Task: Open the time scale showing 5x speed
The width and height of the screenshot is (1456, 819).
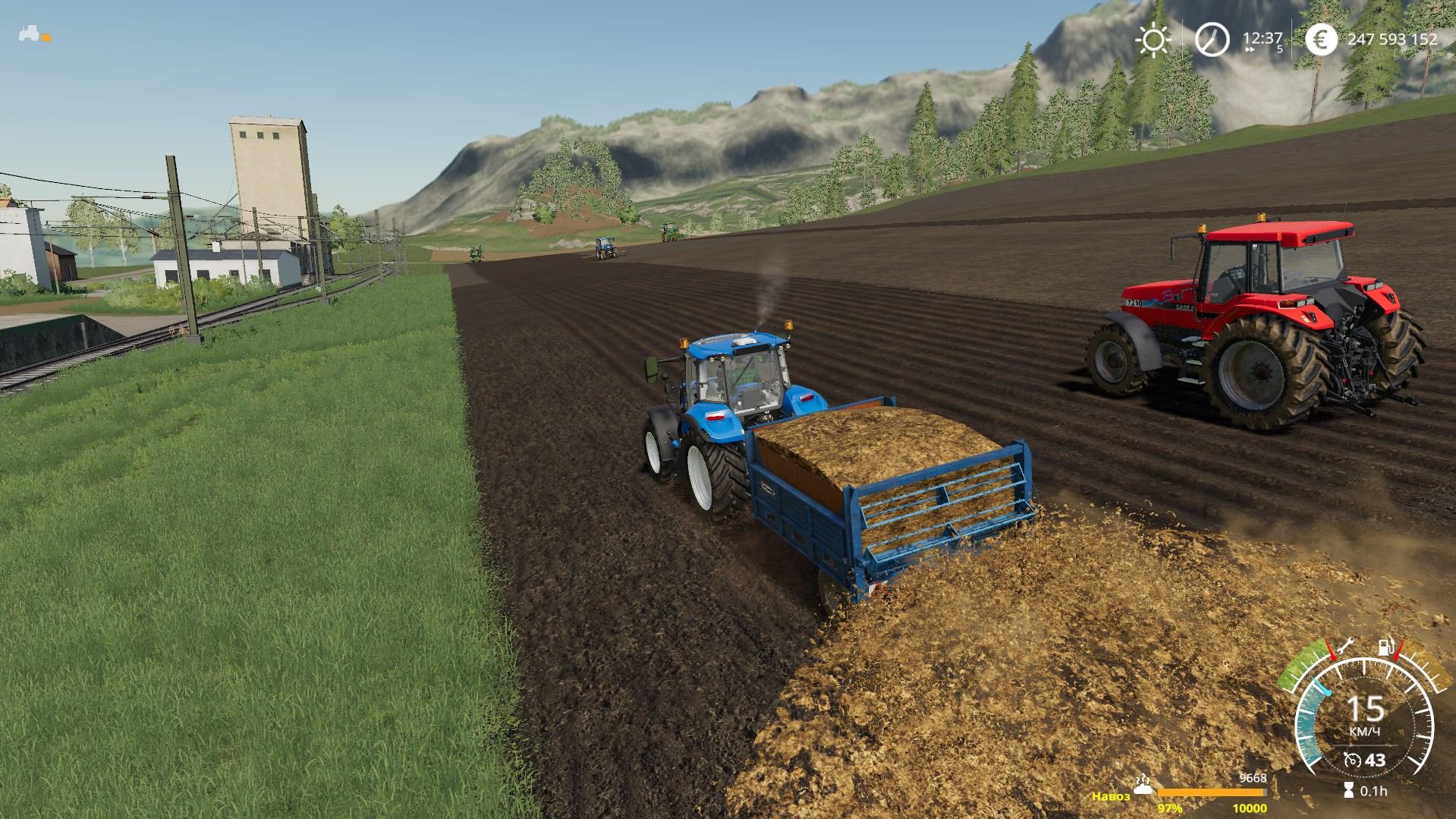Action: [x=1280, y=49]
